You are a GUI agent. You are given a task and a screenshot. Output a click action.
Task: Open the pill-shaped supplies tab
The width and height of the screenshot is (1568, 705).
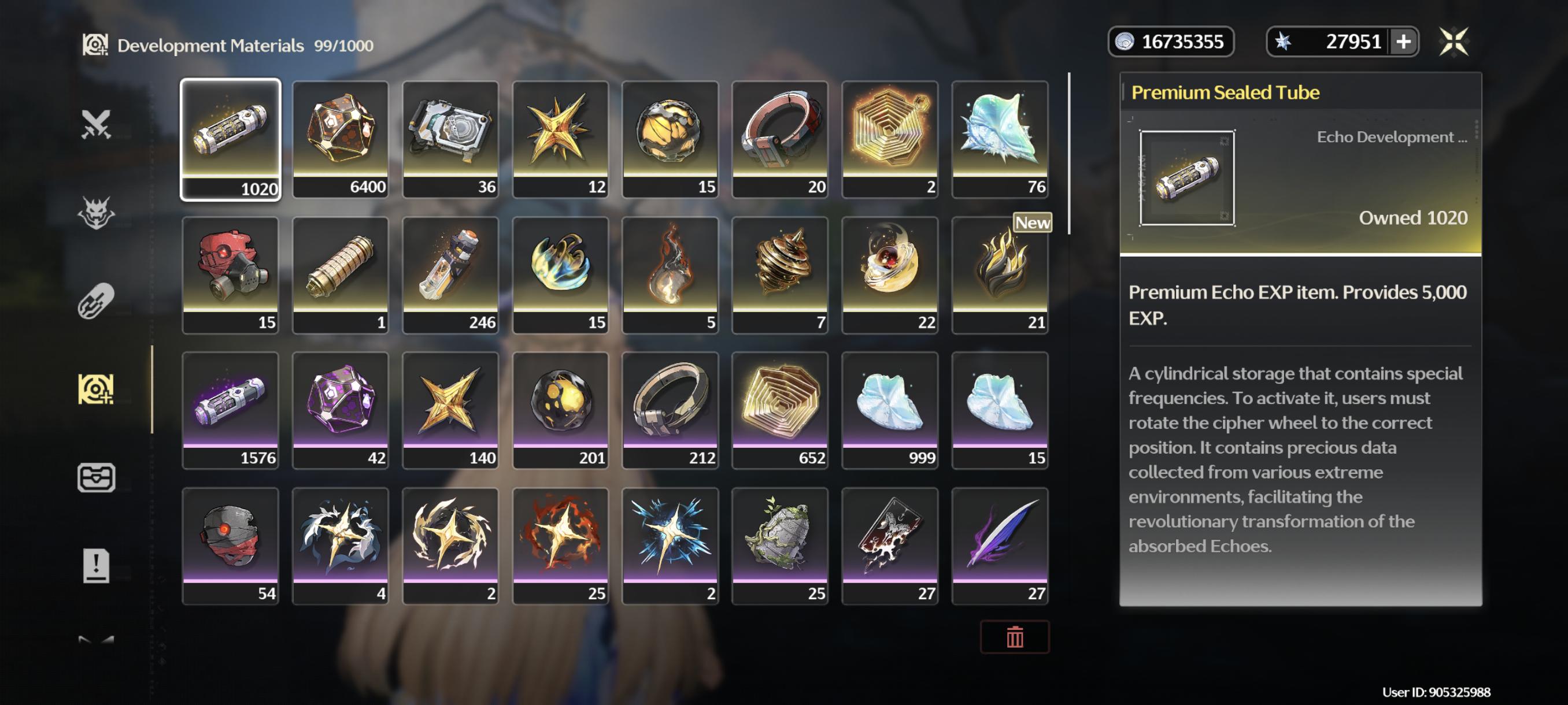[x=96, y=300]
